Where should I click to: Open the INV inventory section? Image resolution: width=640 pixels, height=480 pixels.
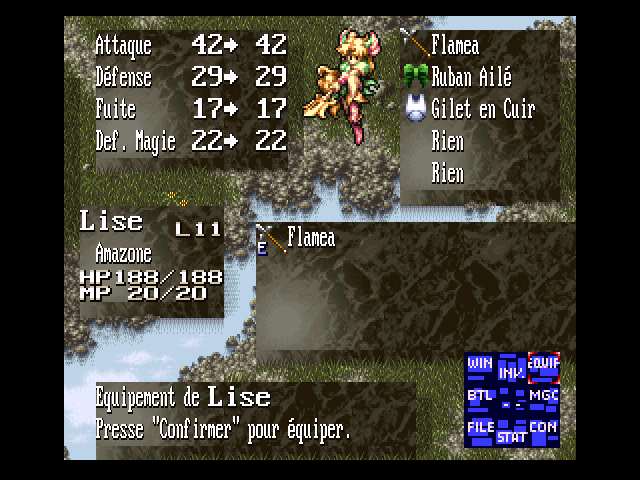click(511, 372)
